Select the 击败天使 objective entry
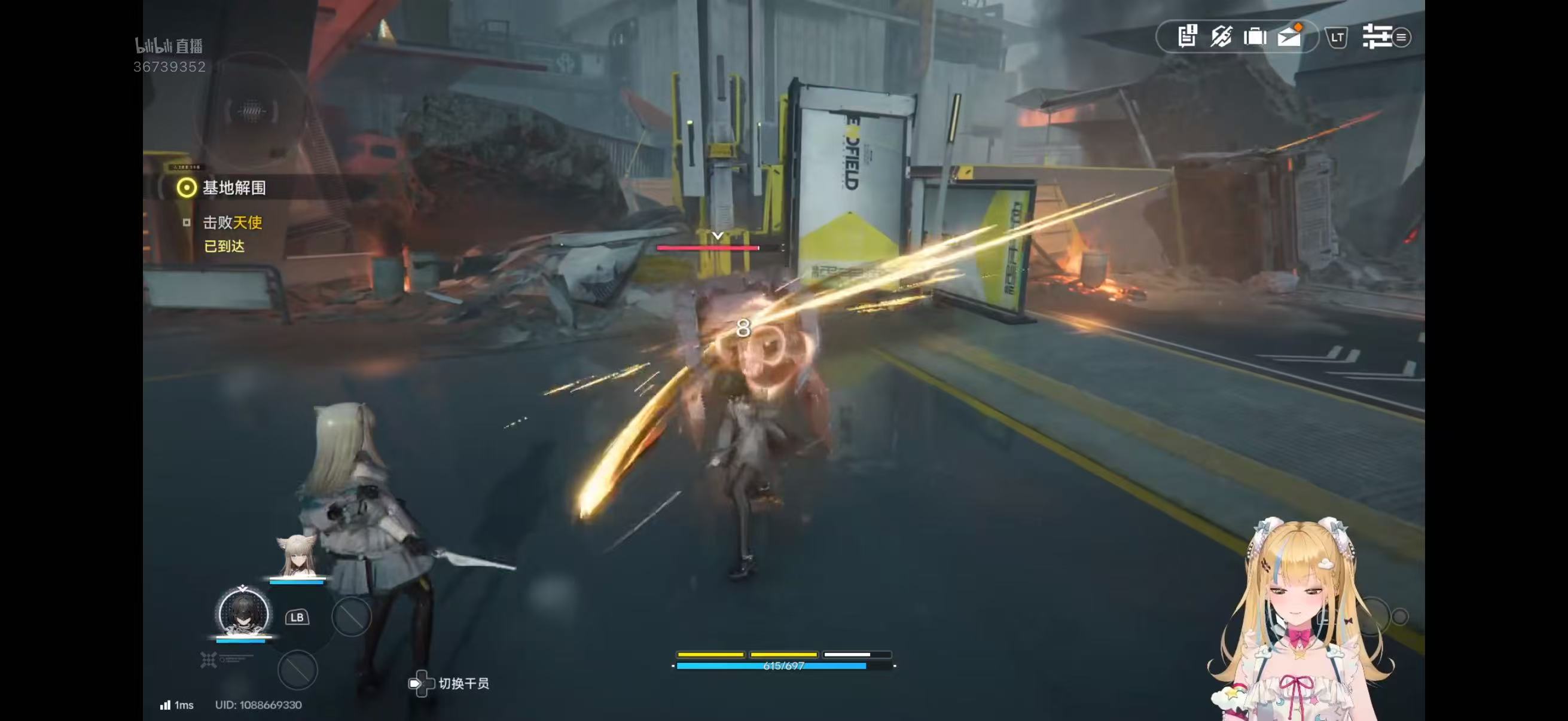 (232, 222)
